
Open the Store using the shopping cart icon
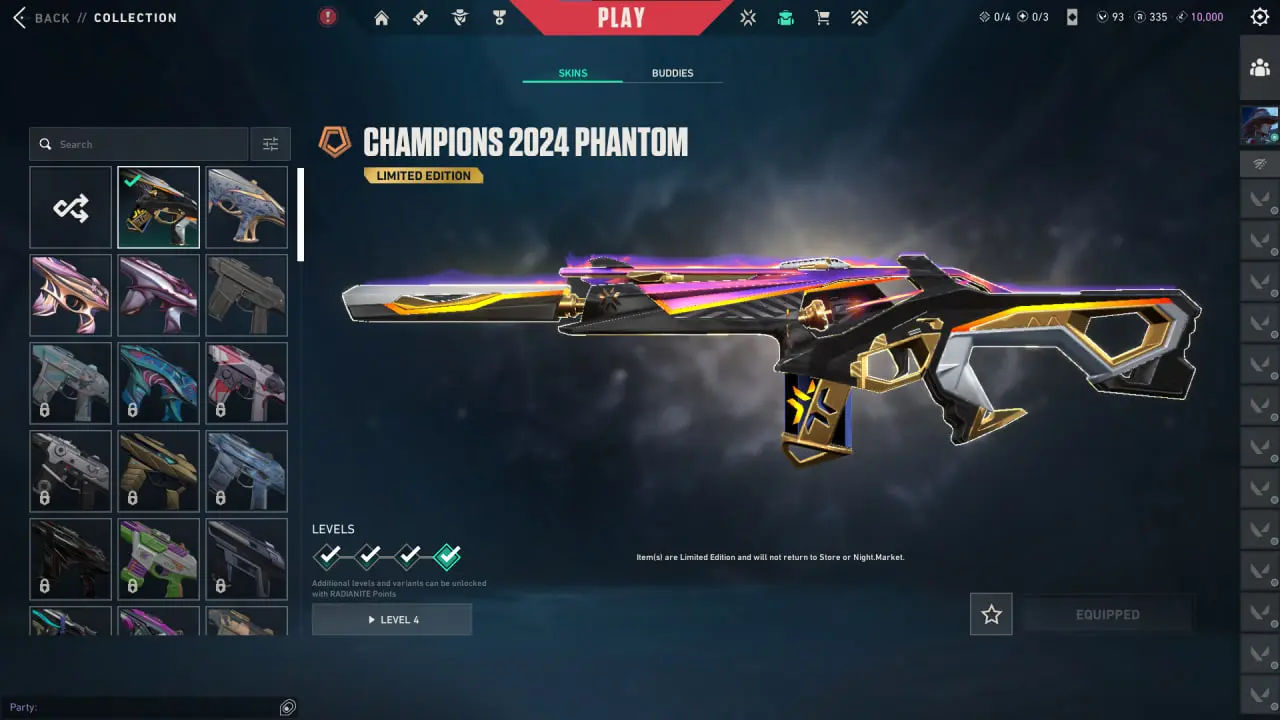pyautogui.click(x=821, y=17)
